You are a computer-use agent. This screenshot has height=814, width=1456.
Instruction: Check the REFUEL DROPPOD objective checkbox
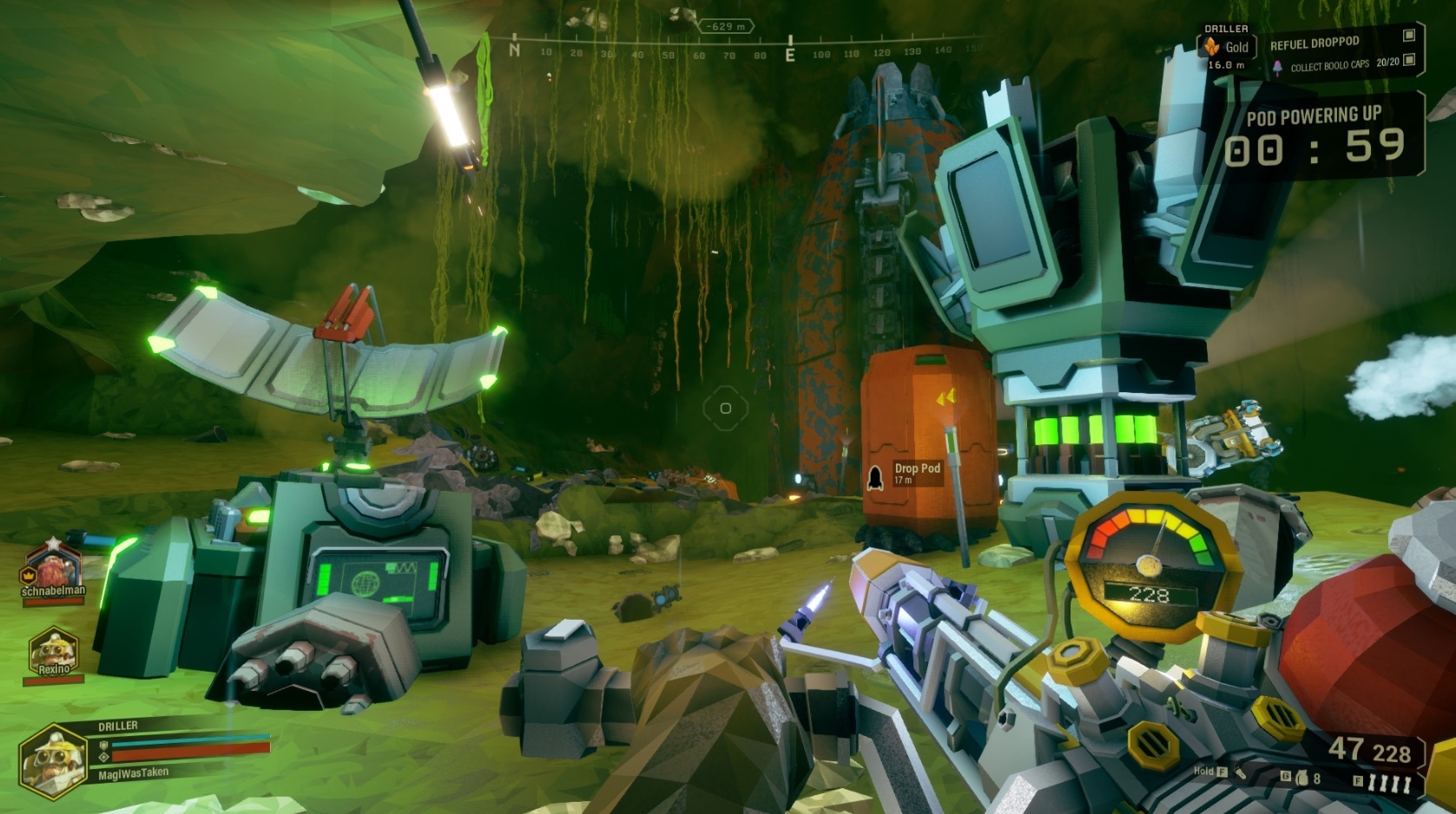coord(1409,36)
